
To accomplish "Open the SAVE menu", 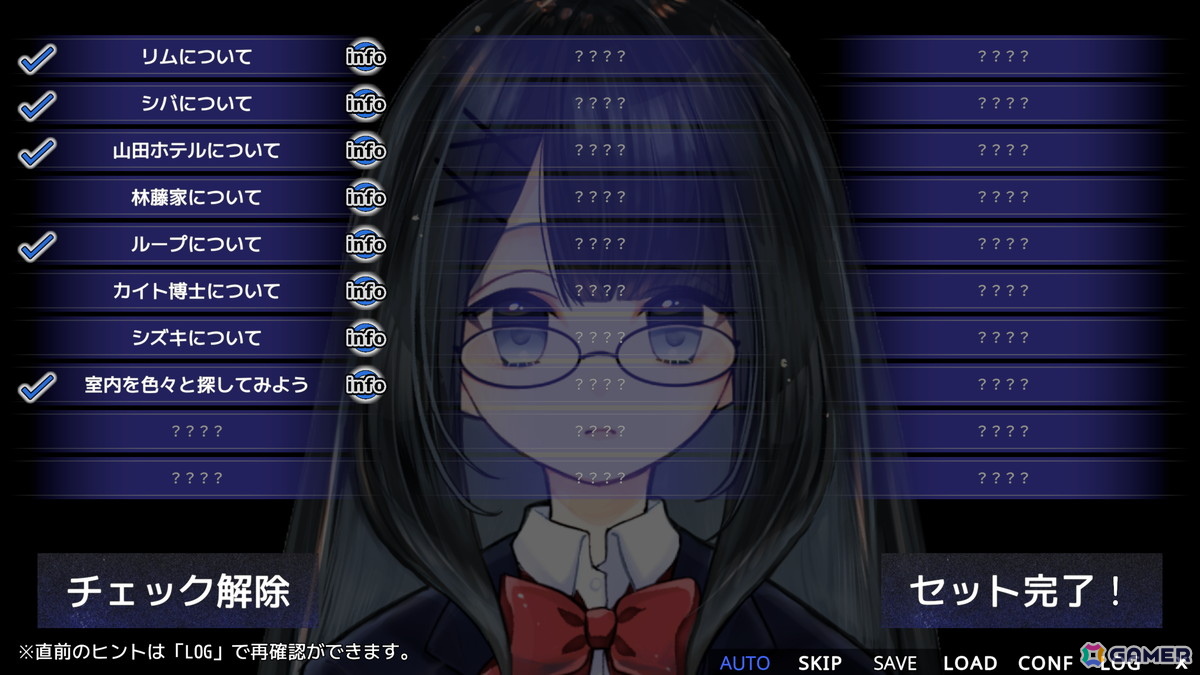I will coord(894,662).
